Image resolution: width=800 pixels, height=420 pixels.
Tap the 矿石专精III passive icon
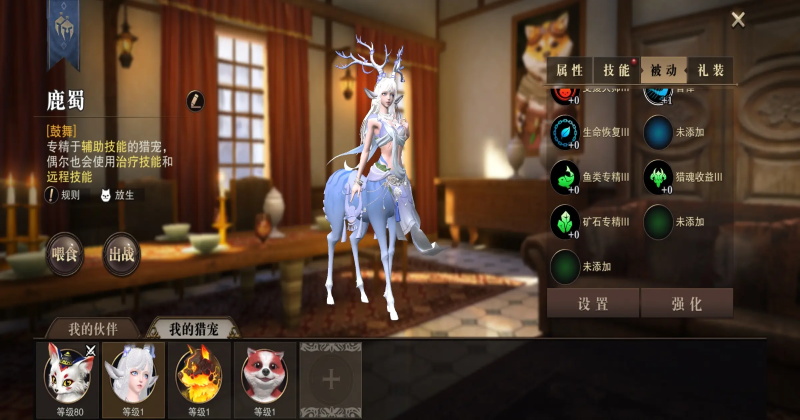point(565,221)
